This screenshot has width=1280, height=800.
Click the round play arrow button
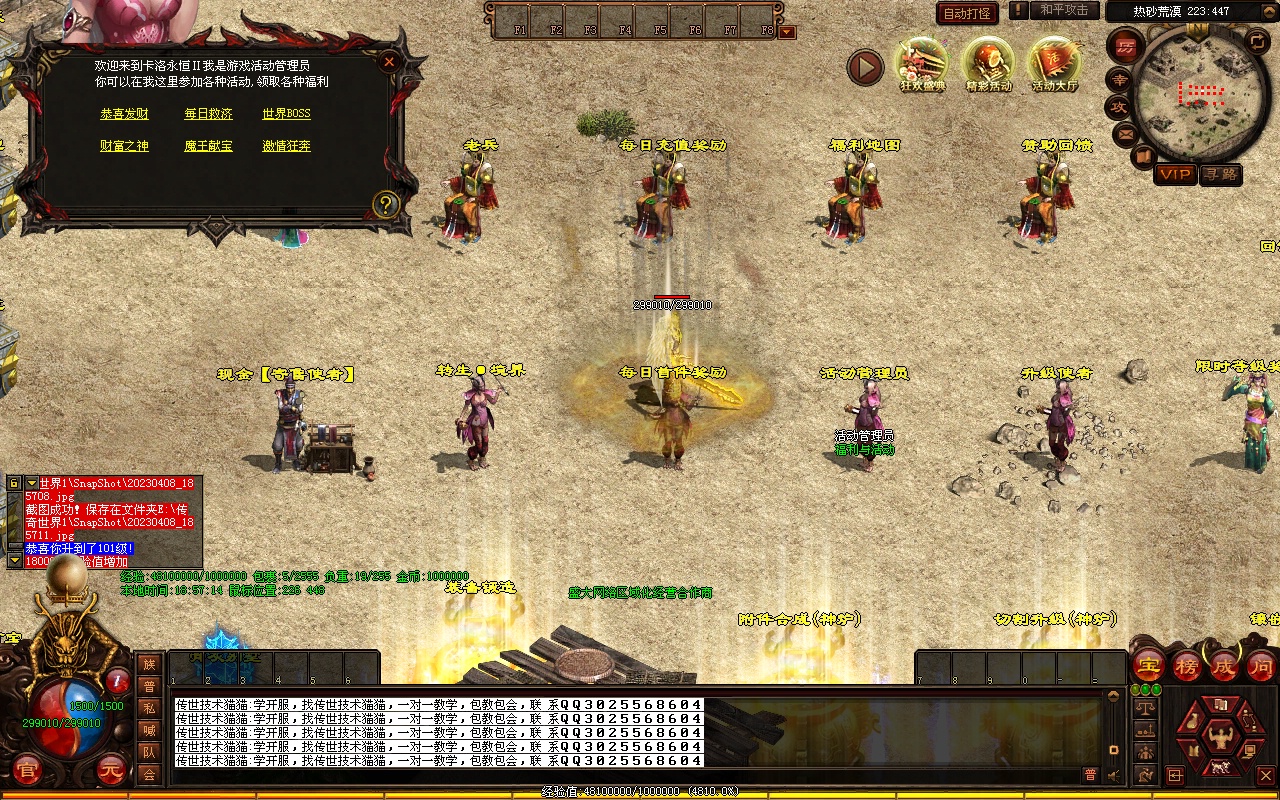point(865,67)
